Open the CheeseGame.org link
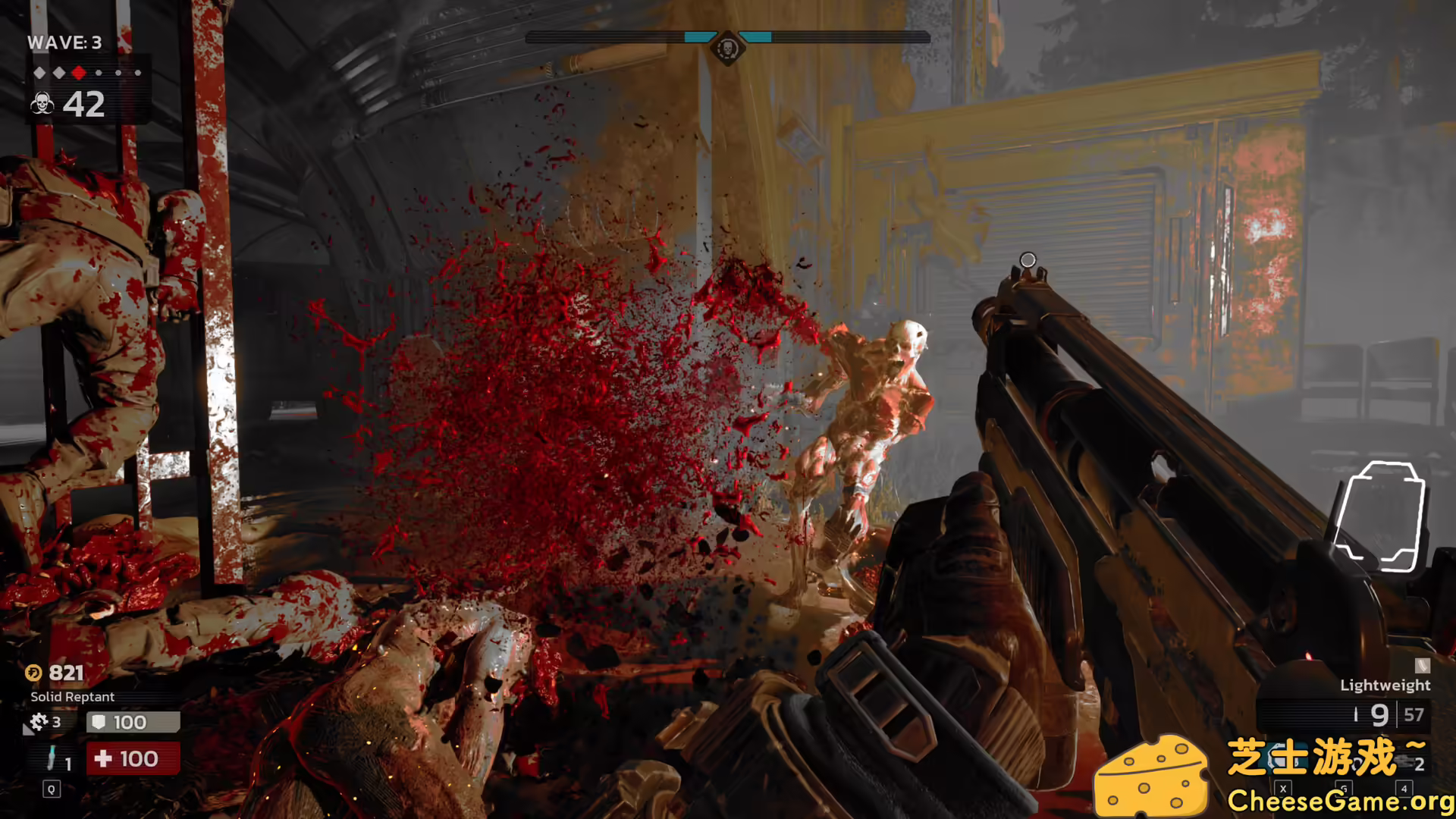This screenshot has width=1456, height=819. click(x=1338, y=801)
